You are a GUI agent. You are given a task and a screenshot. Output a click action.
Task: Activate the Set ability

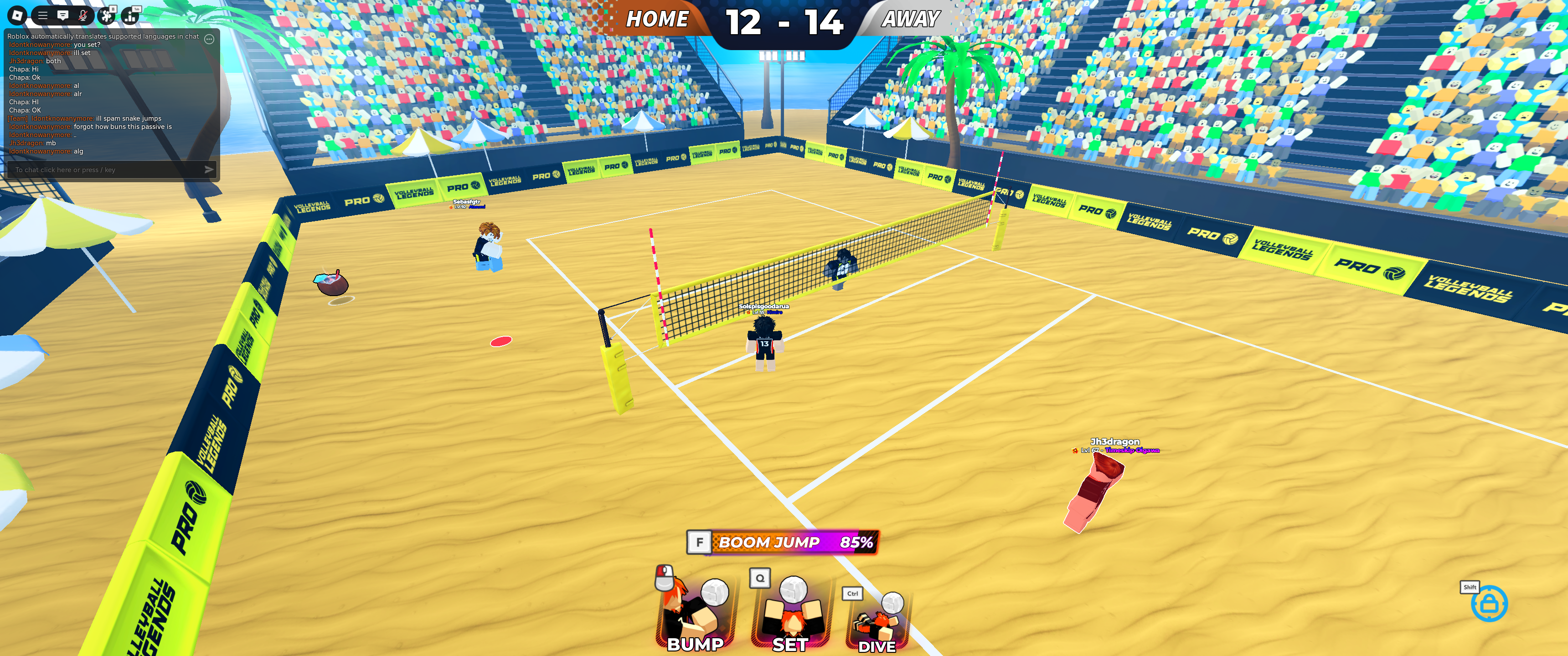coord(790,611)
